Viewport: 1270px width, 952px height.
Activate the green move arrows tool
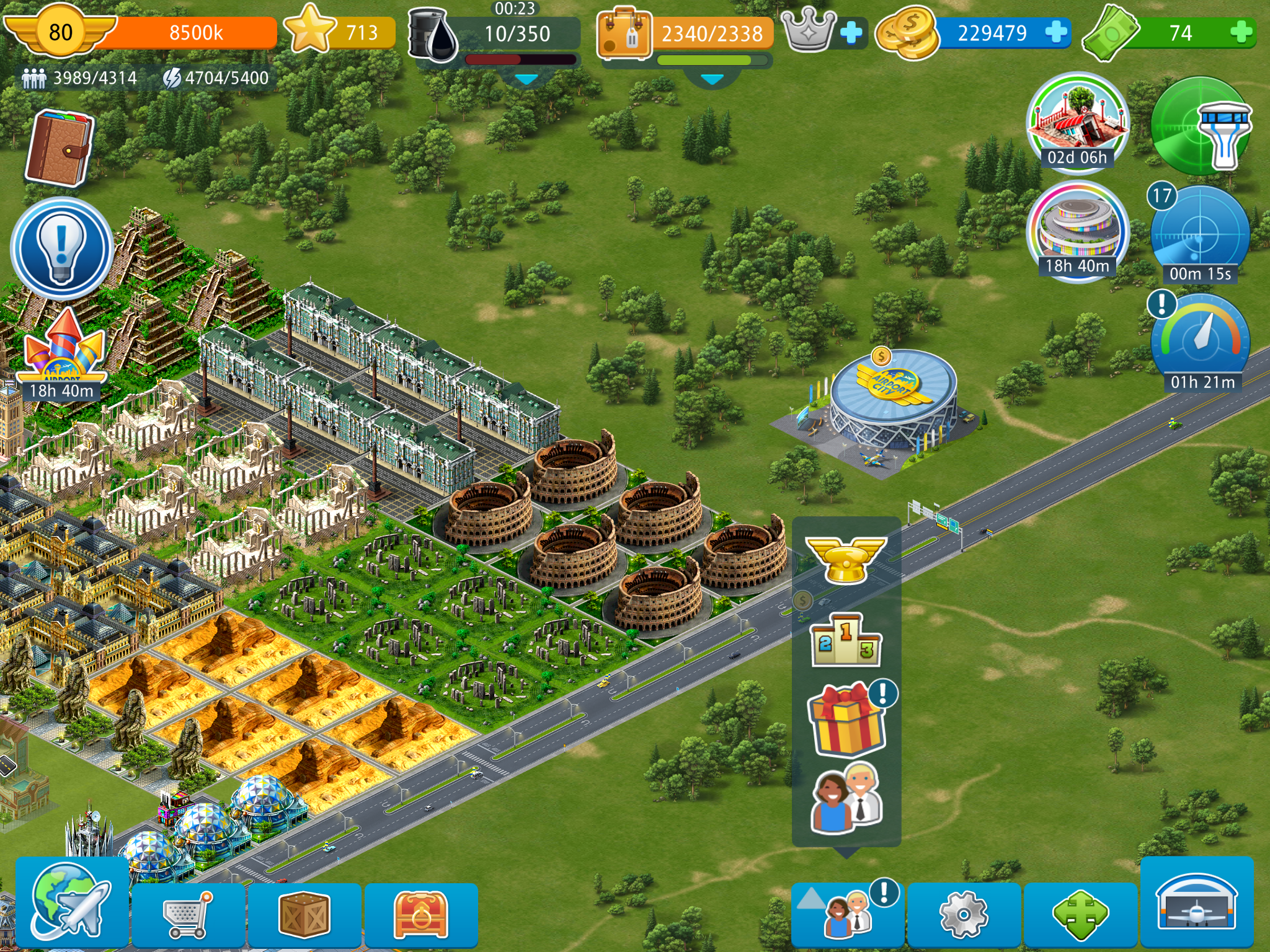(x=1080, y=915)
